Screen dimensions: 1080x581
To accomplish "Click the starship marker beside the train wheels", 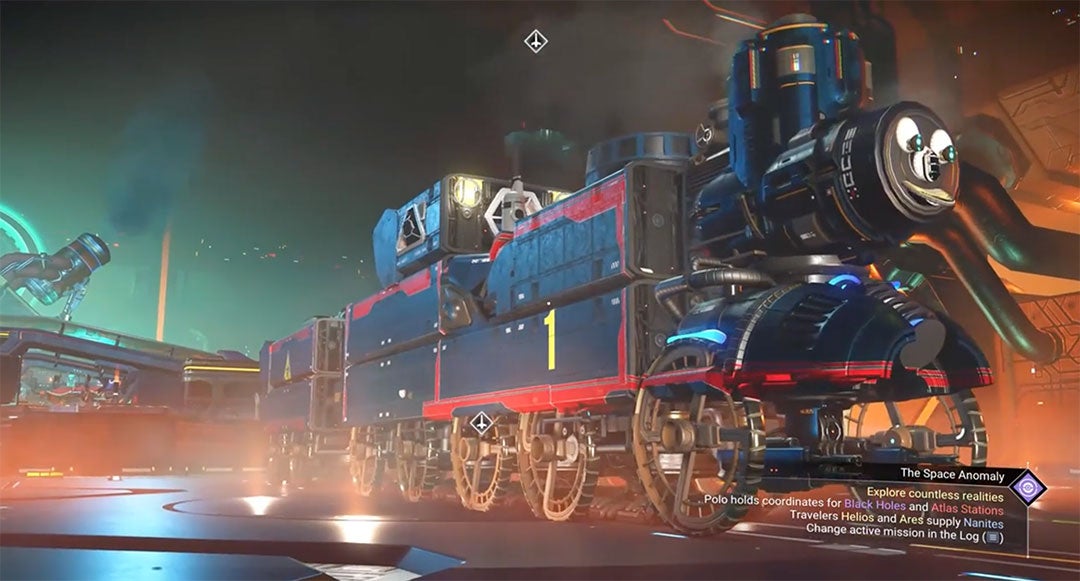I will point(482,423).
